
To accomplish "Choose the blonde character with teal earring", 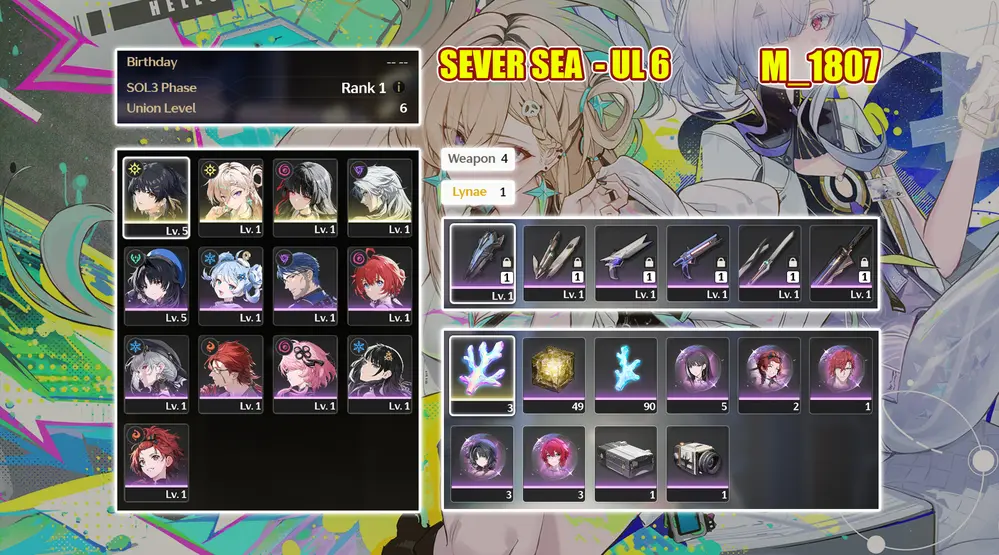I will [x=230, y=197].
